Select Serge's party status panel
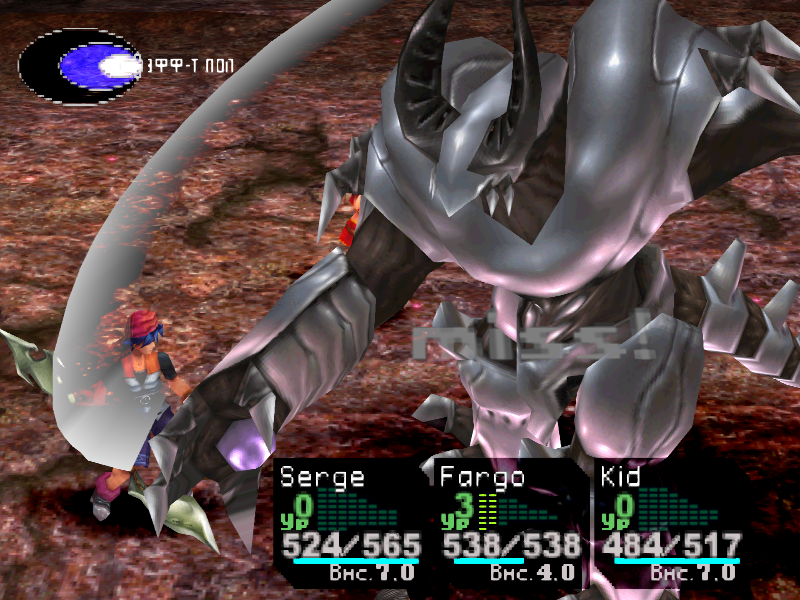The height and width of the screenshot is (600, 800). [x=350, y=522]
